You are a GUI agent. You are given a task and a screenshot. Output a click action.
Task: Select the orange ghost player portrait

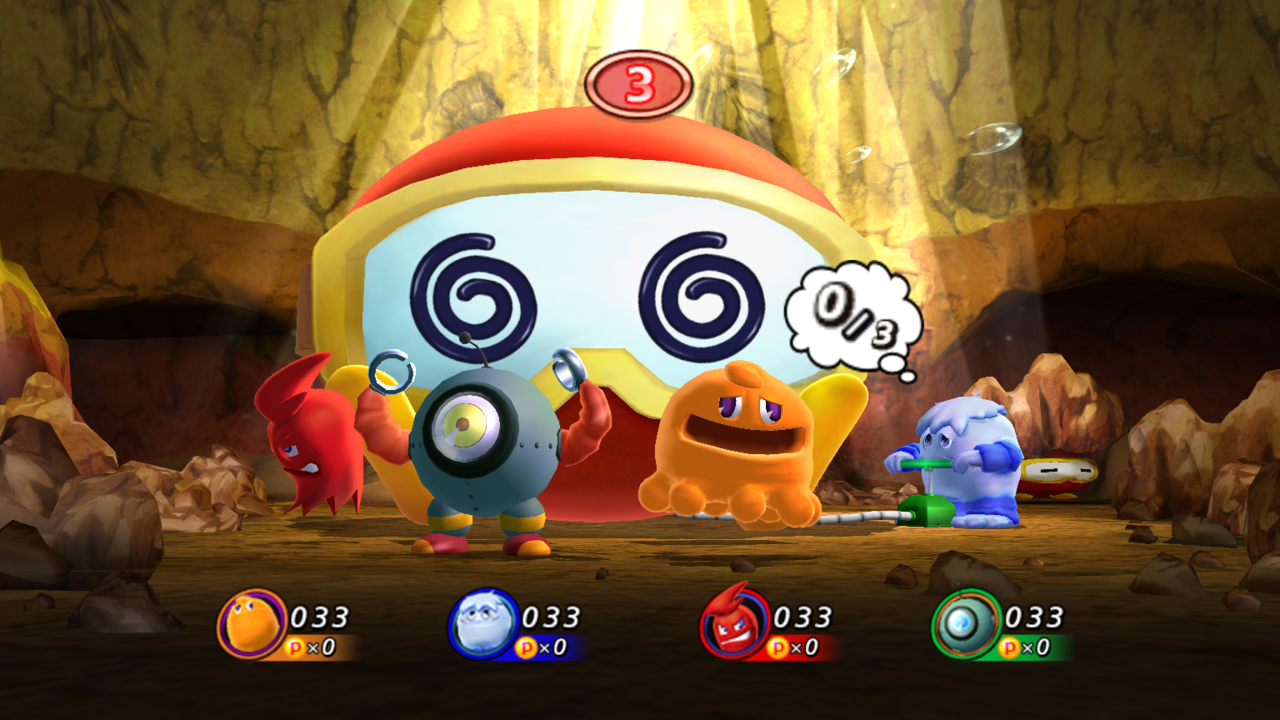(x=251, y=625)
